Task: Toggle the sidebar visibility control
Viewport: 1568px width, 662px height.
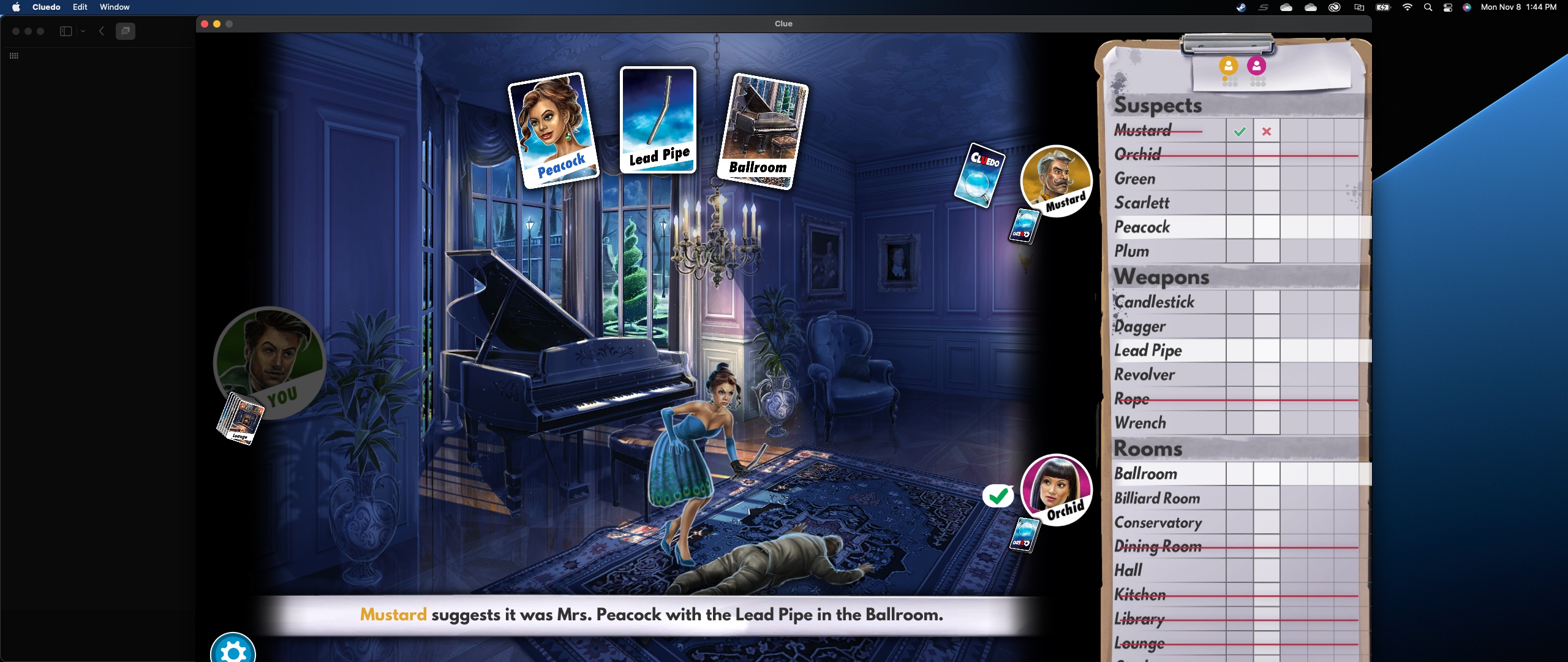Action: point(65,31)
